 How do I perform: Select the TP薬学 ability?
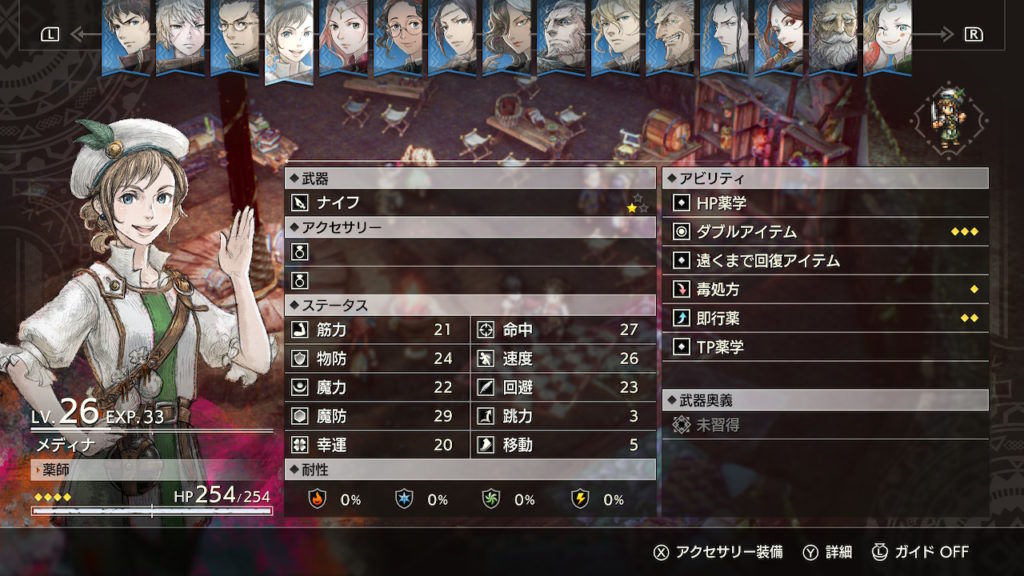[825, 348]
